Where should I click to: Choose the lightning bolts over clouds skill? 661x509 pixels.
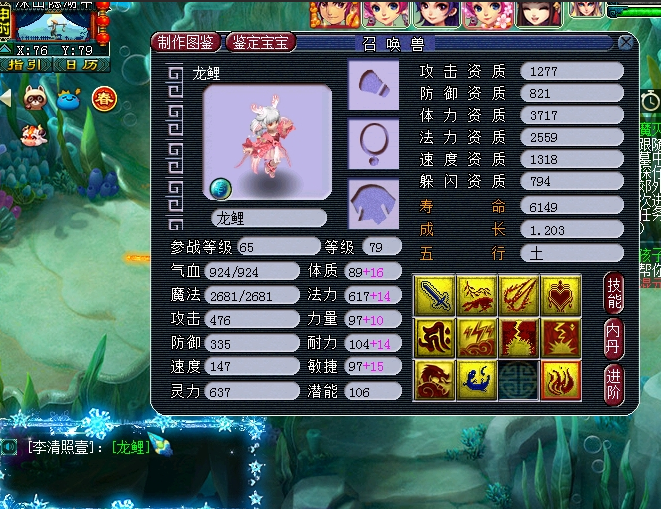click(x=477, y=338)
